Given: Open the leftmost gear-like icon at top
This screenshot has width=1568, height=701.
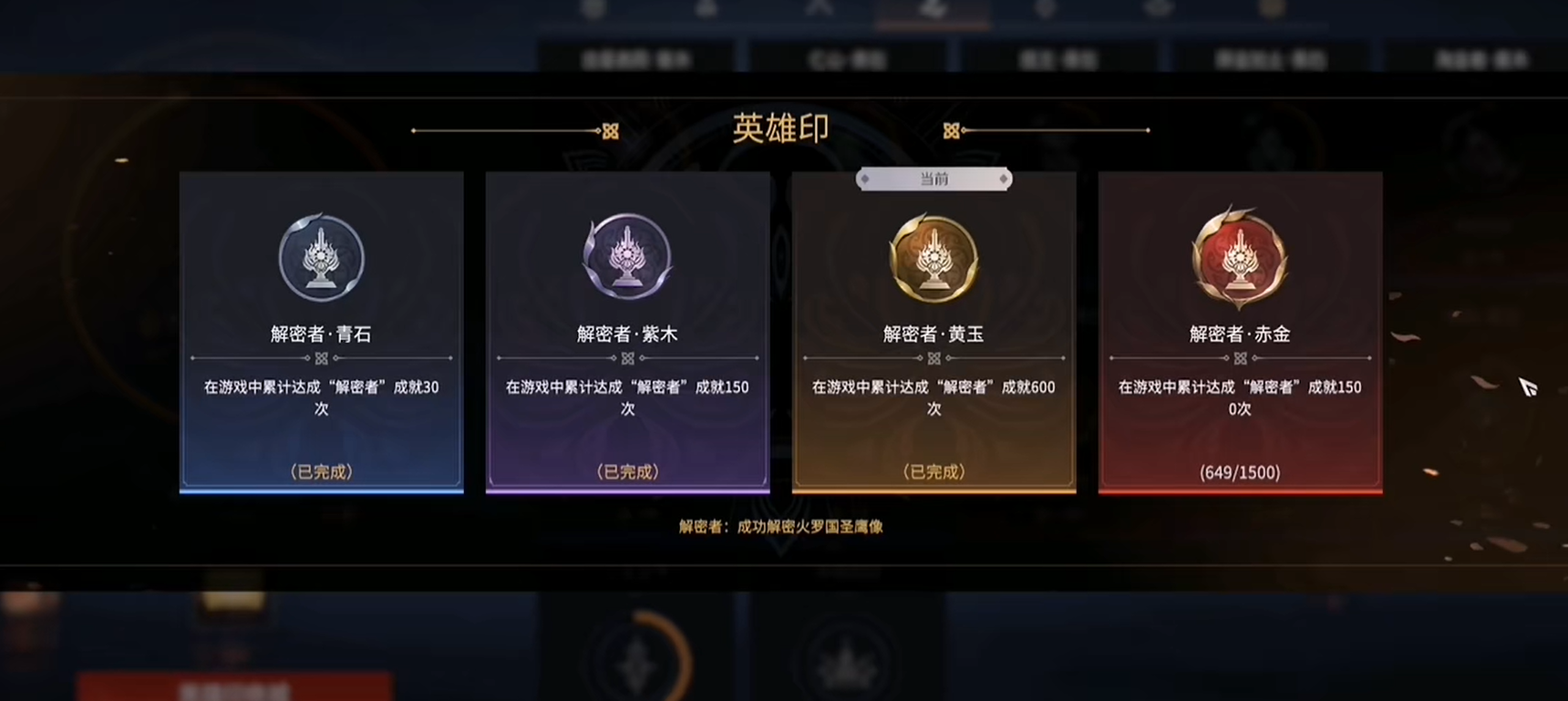Looking at the screenshot, I should tap(594, 7).
